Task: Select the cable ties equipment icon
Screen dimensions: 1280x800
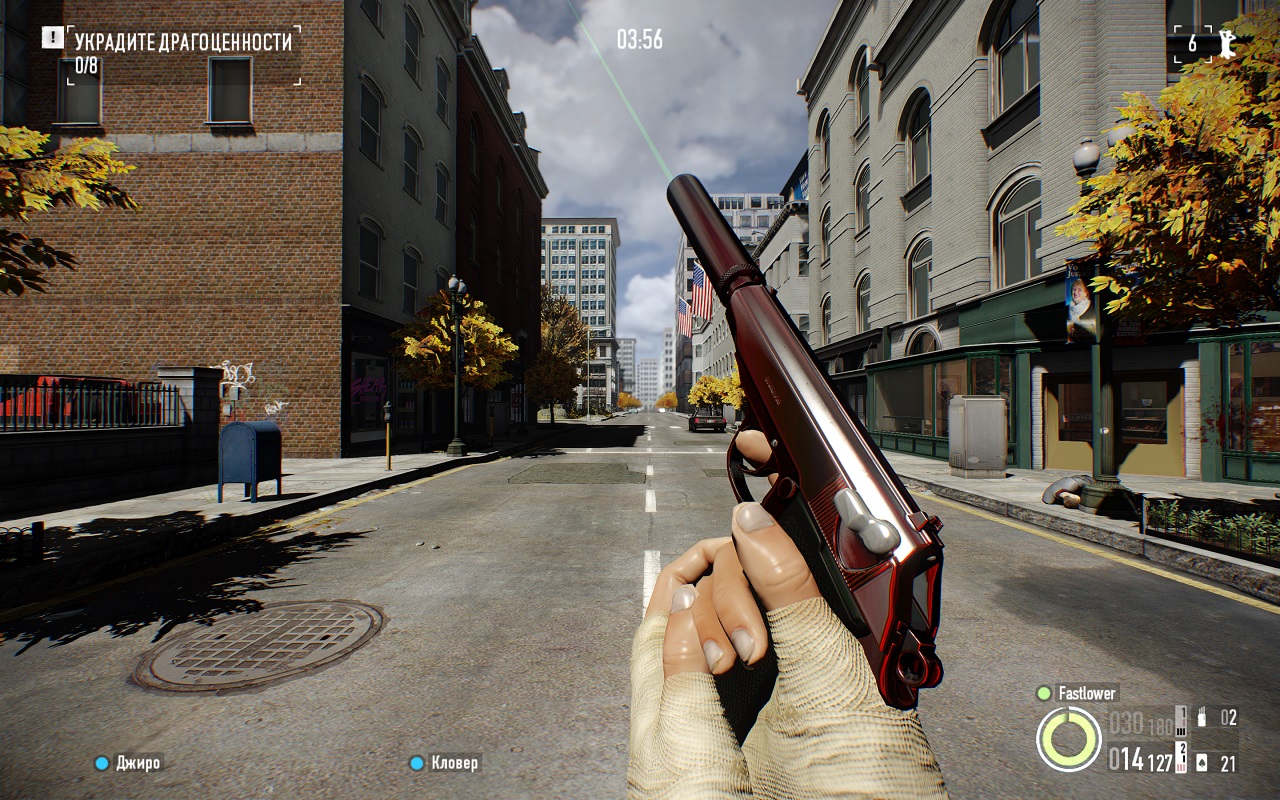Action: tap(1203, 717)
